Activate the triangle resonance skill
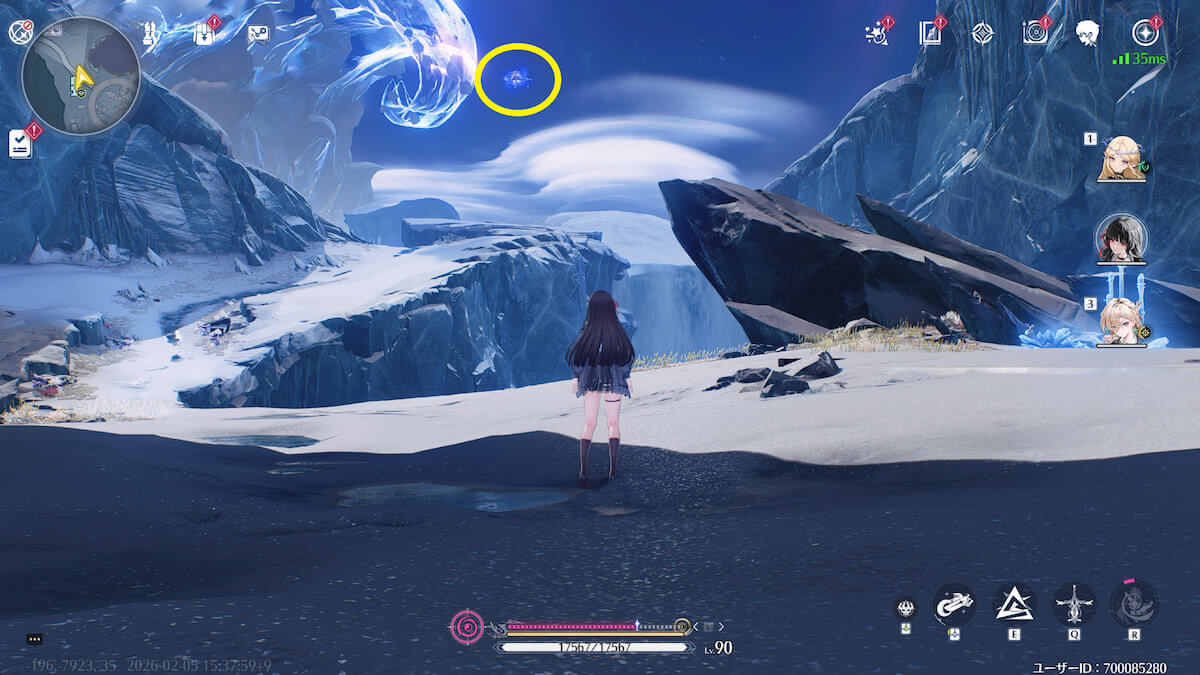This screenshot has width=1200, height=675. pos(1013,604)
